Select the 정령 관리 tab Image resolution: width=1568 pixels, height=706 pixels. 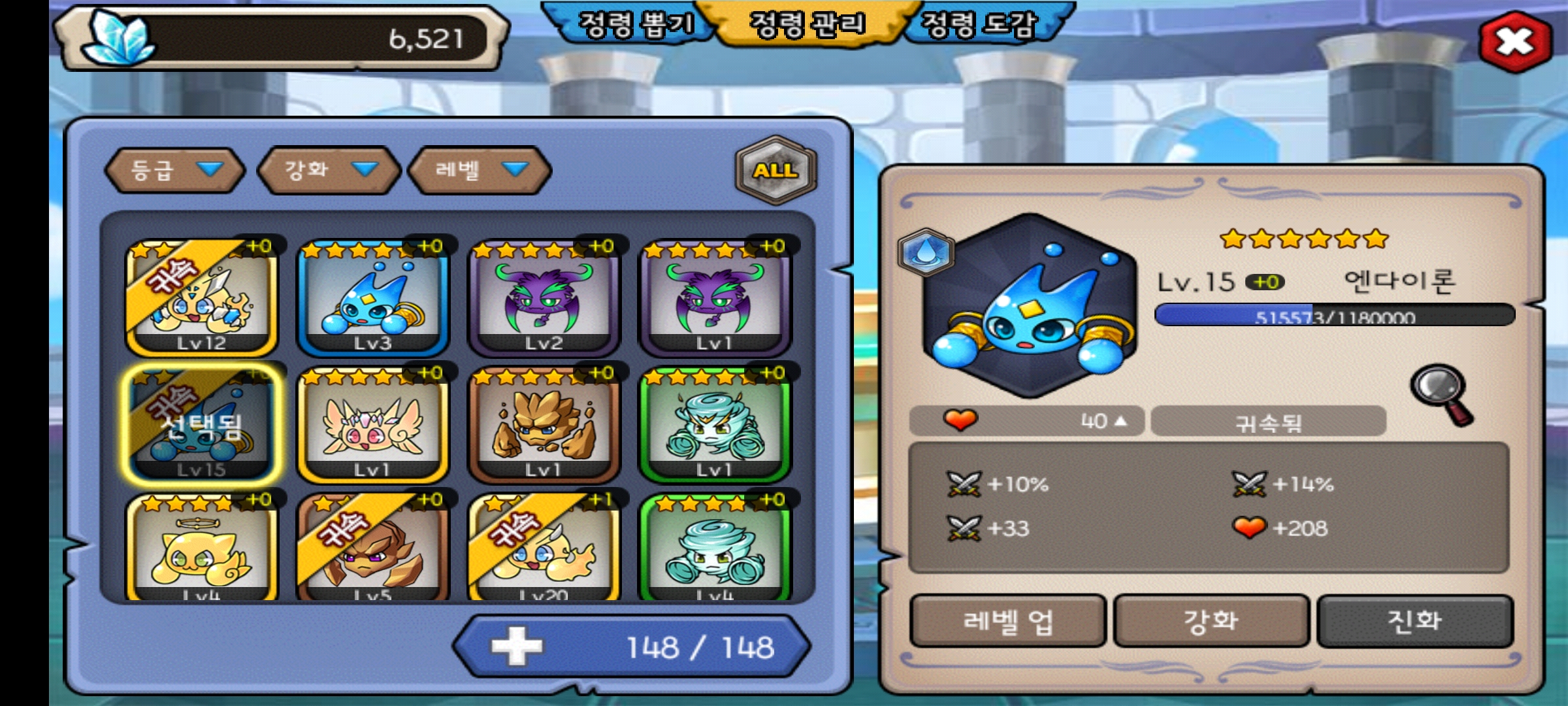click(x=808, y=25)
